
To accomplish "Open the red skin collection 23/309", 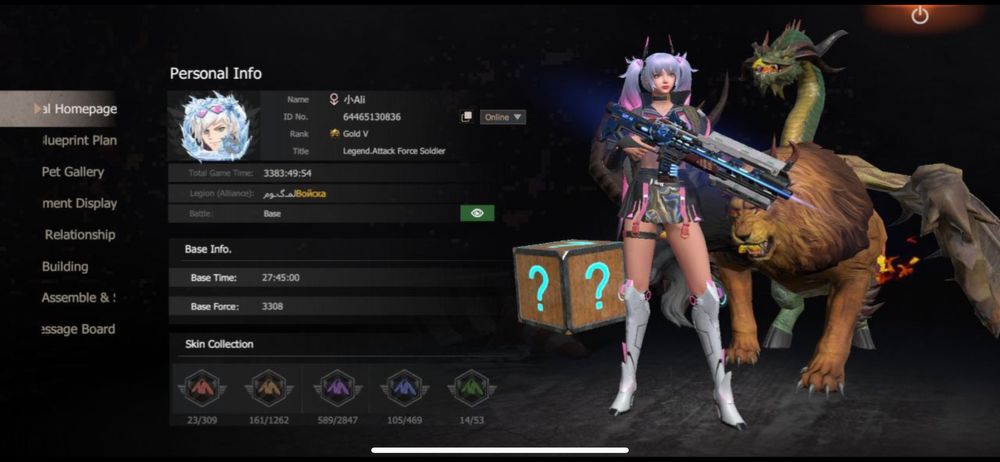I will coord(201,388).
